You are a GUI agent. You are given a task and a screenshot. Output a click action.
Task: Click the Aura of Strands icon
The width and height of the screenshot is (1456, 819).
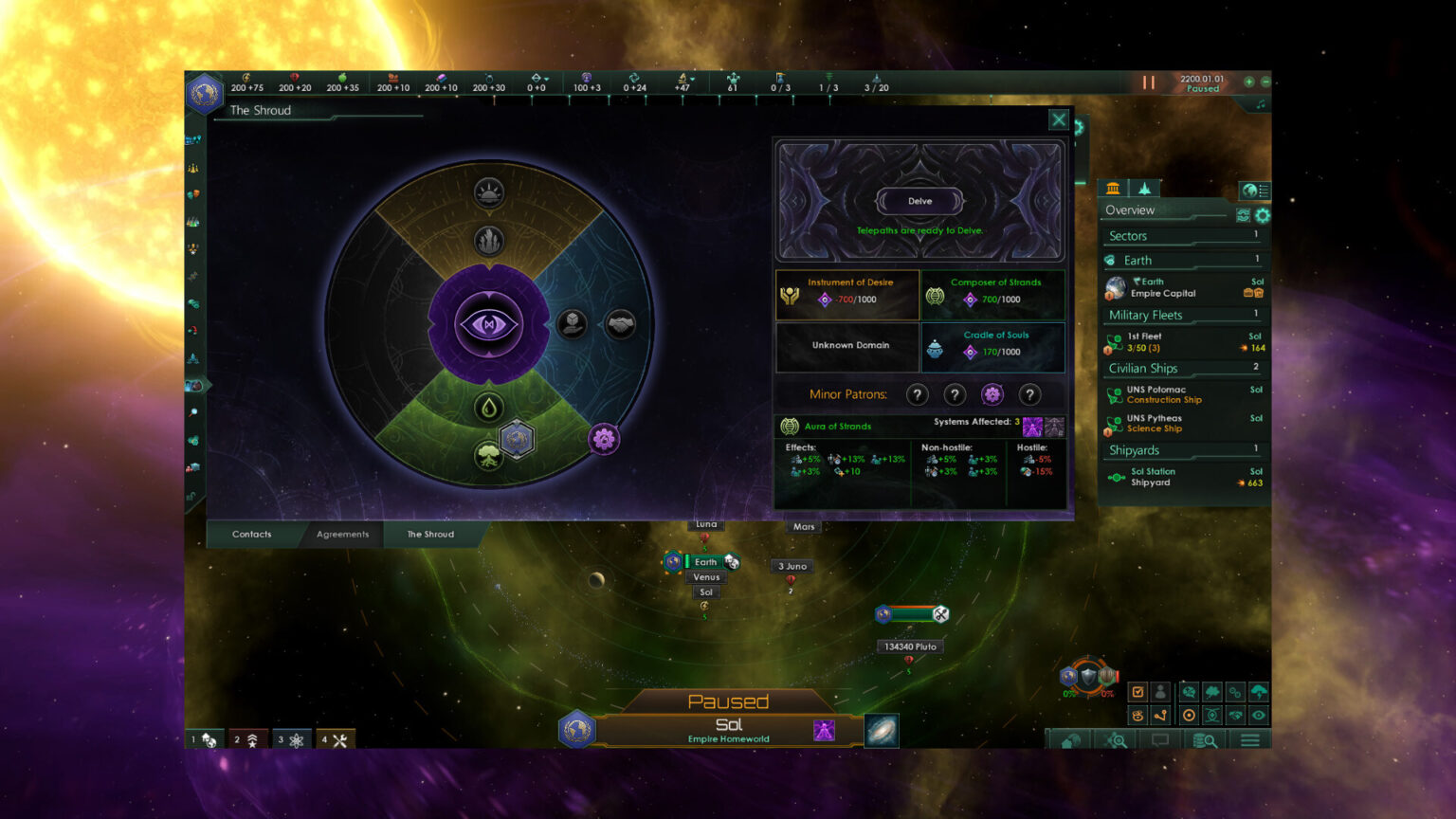click(x=790, y=427)
